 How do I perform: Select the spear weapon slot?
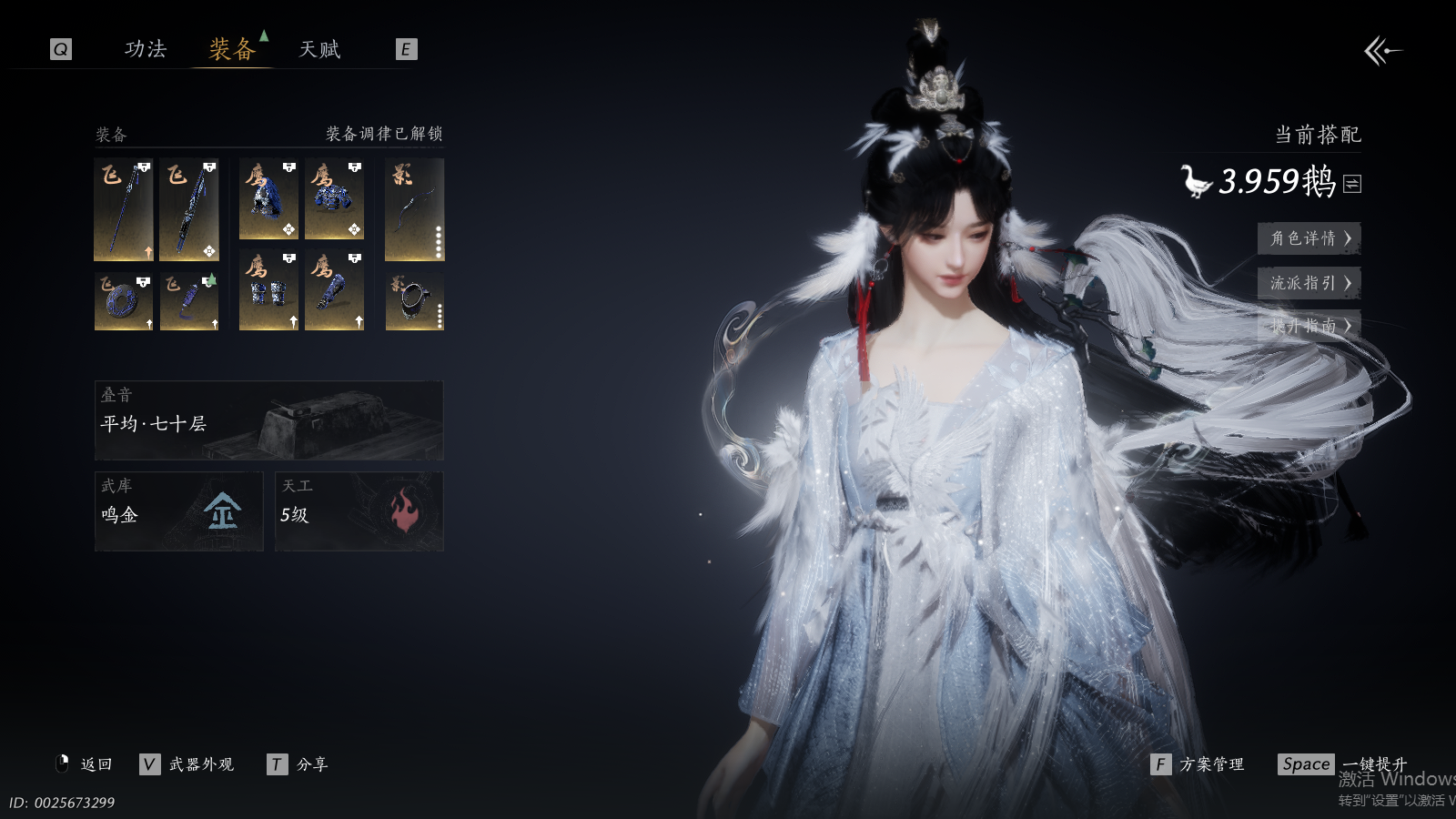coord(124,209)
